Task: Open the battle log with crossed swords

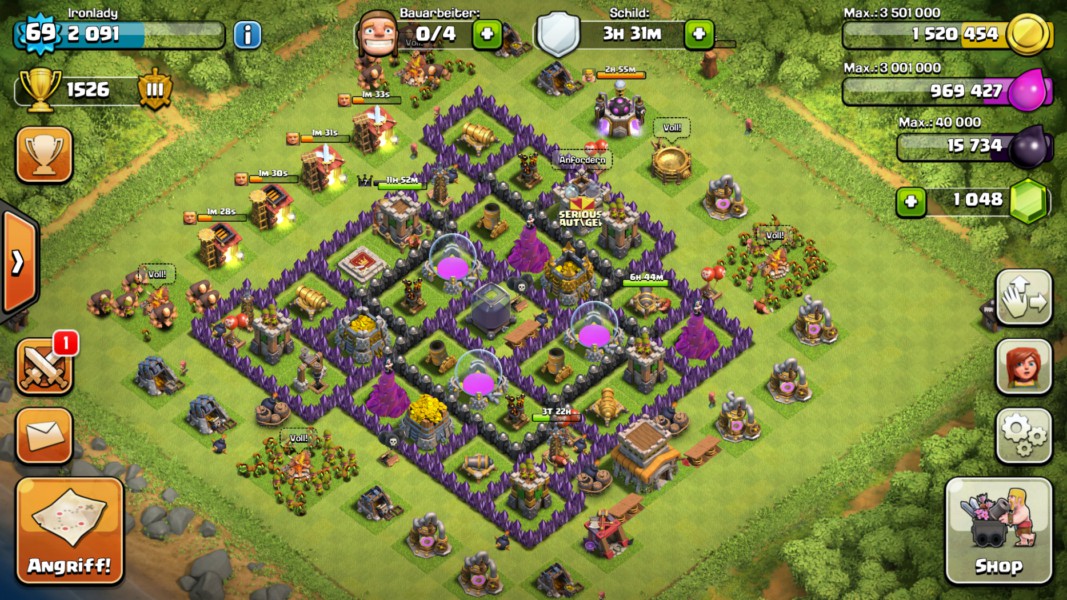Action: click(44, 366)
